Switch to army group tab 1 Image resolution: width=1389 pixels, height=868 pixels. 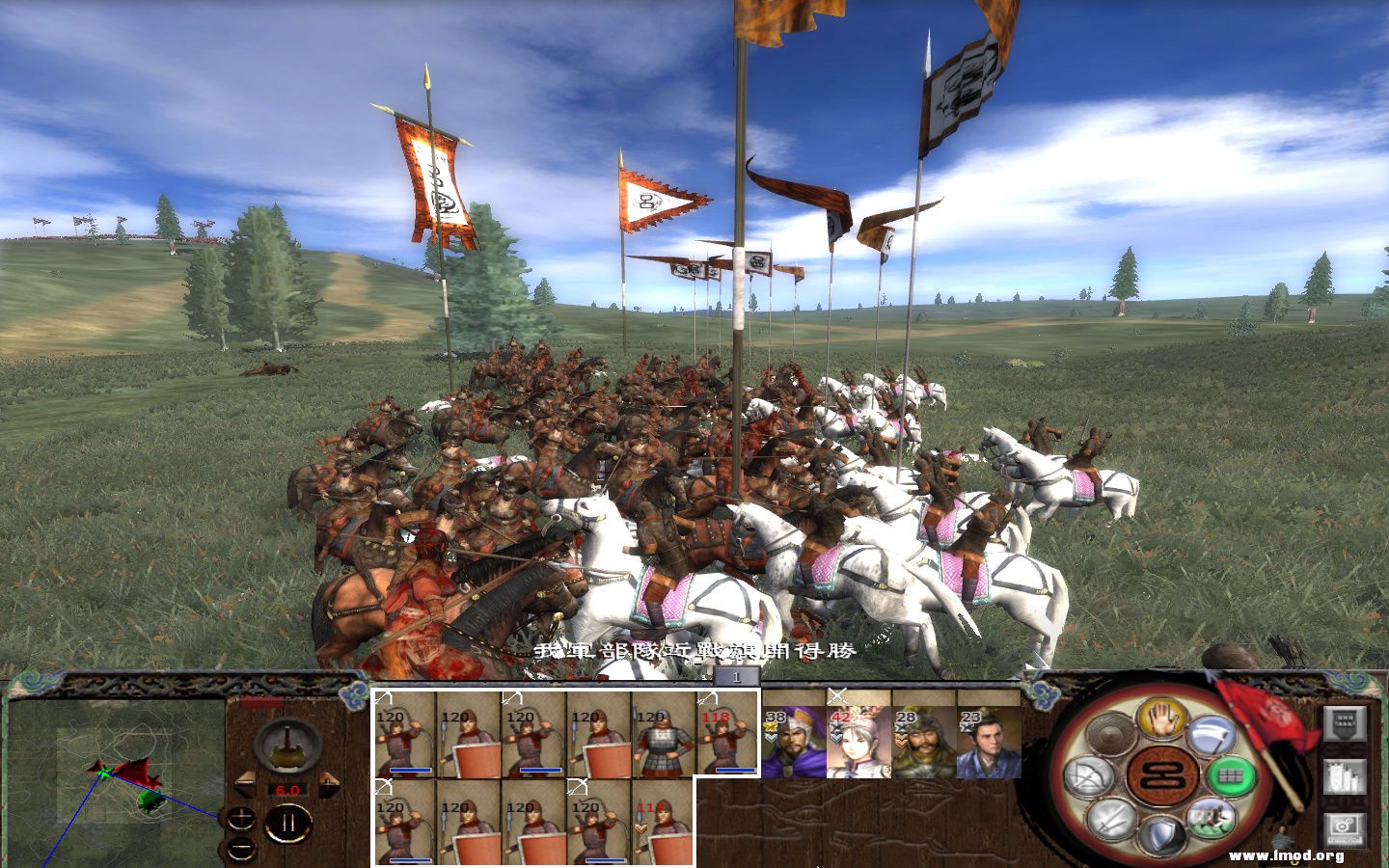point(736,678)
